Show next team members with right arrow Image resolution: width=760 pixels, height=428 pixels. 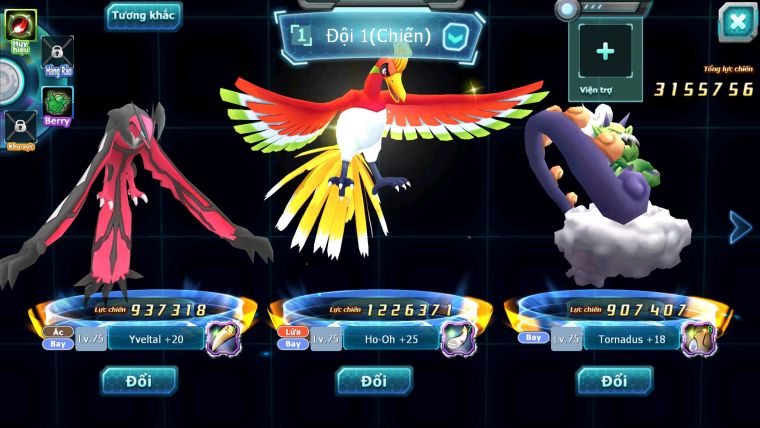point(740,227)
